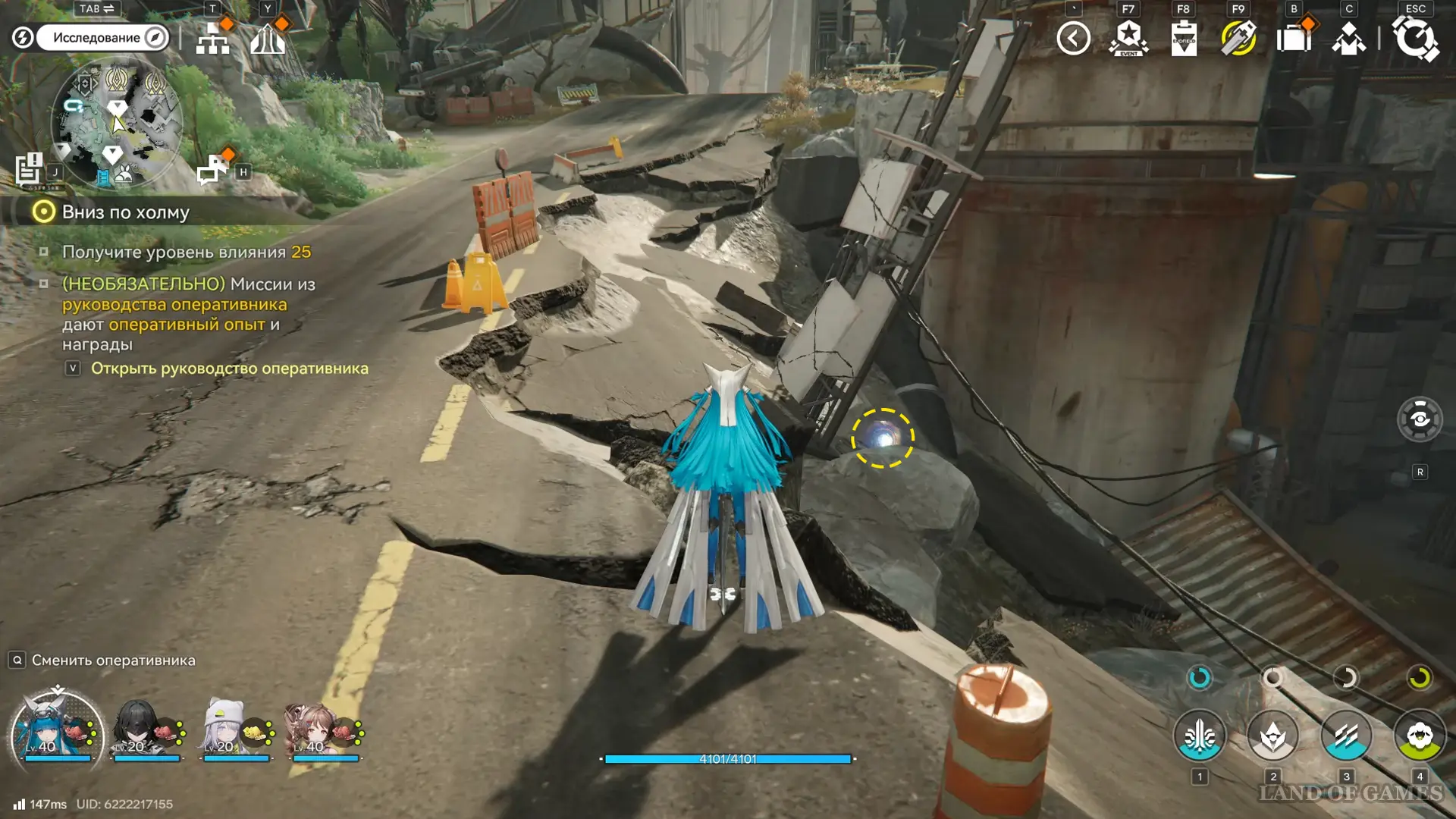The image size is (1456, 819).
Task: Open the tower structure icon menu
Action: coord(268,38)
